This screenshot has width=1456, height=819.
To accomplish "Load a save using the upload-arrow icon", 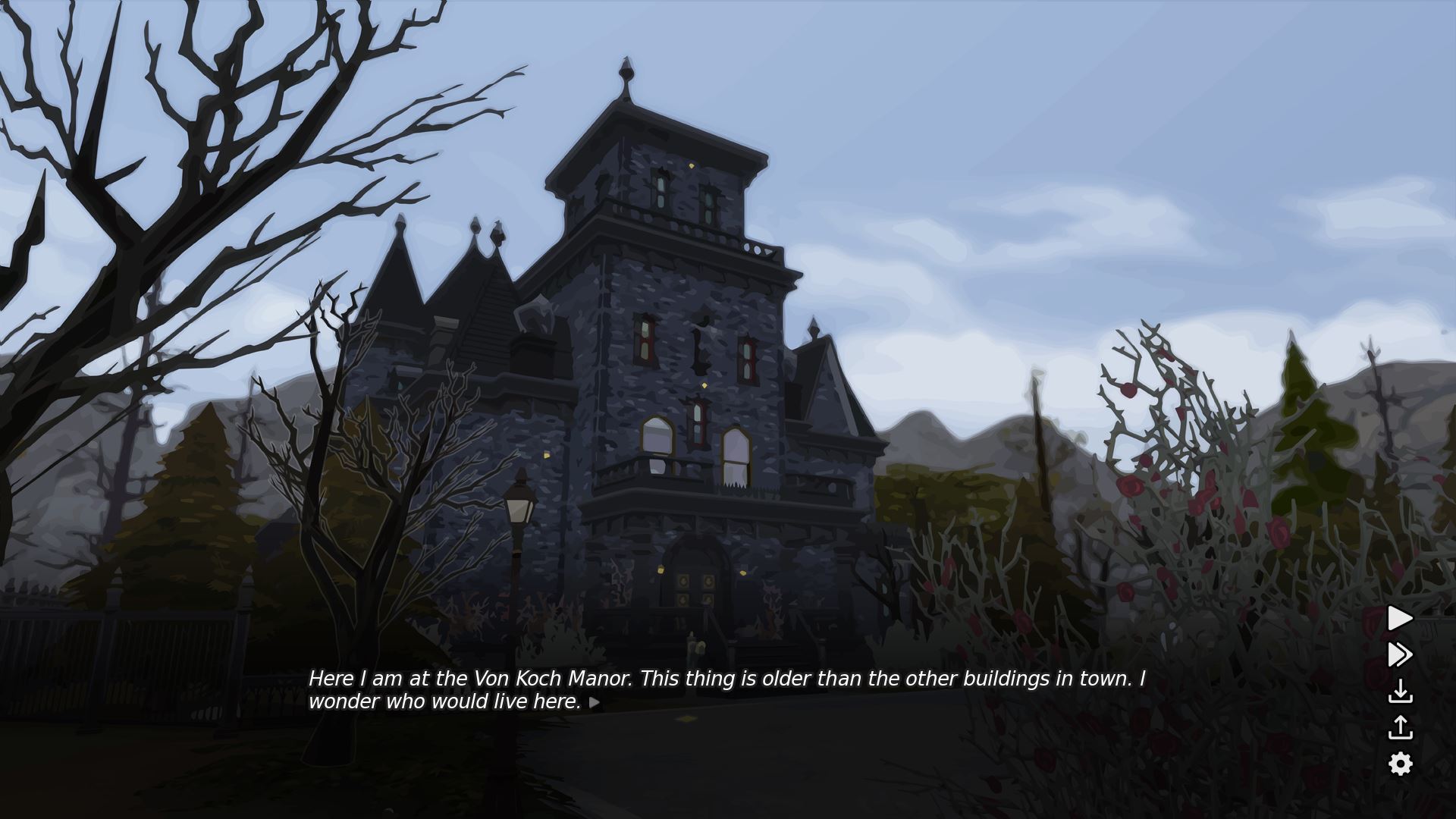I will point(1400,727).
